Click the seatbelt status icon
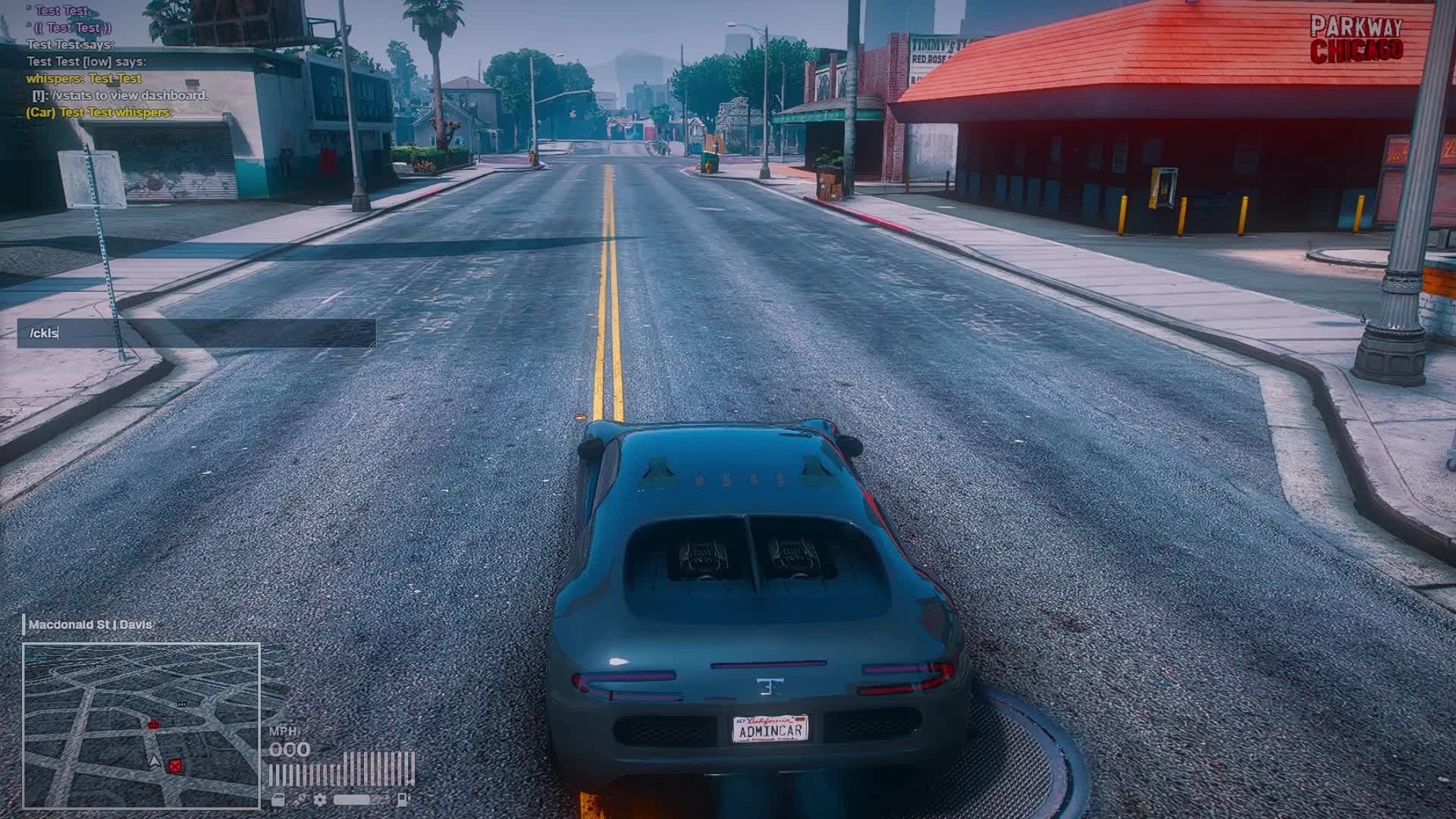1456x819 pixels. [x=300, y=799]
